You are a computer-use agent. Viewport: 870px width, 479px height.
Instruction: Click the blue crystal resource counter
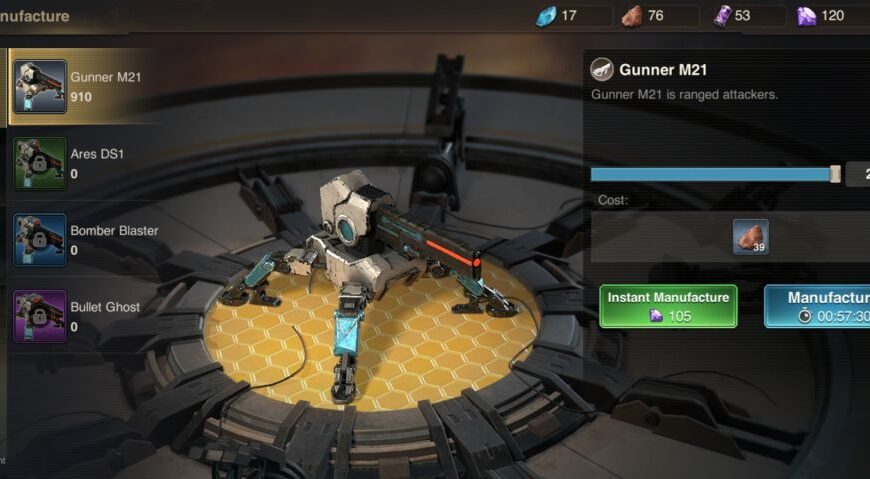click(572, 16)
